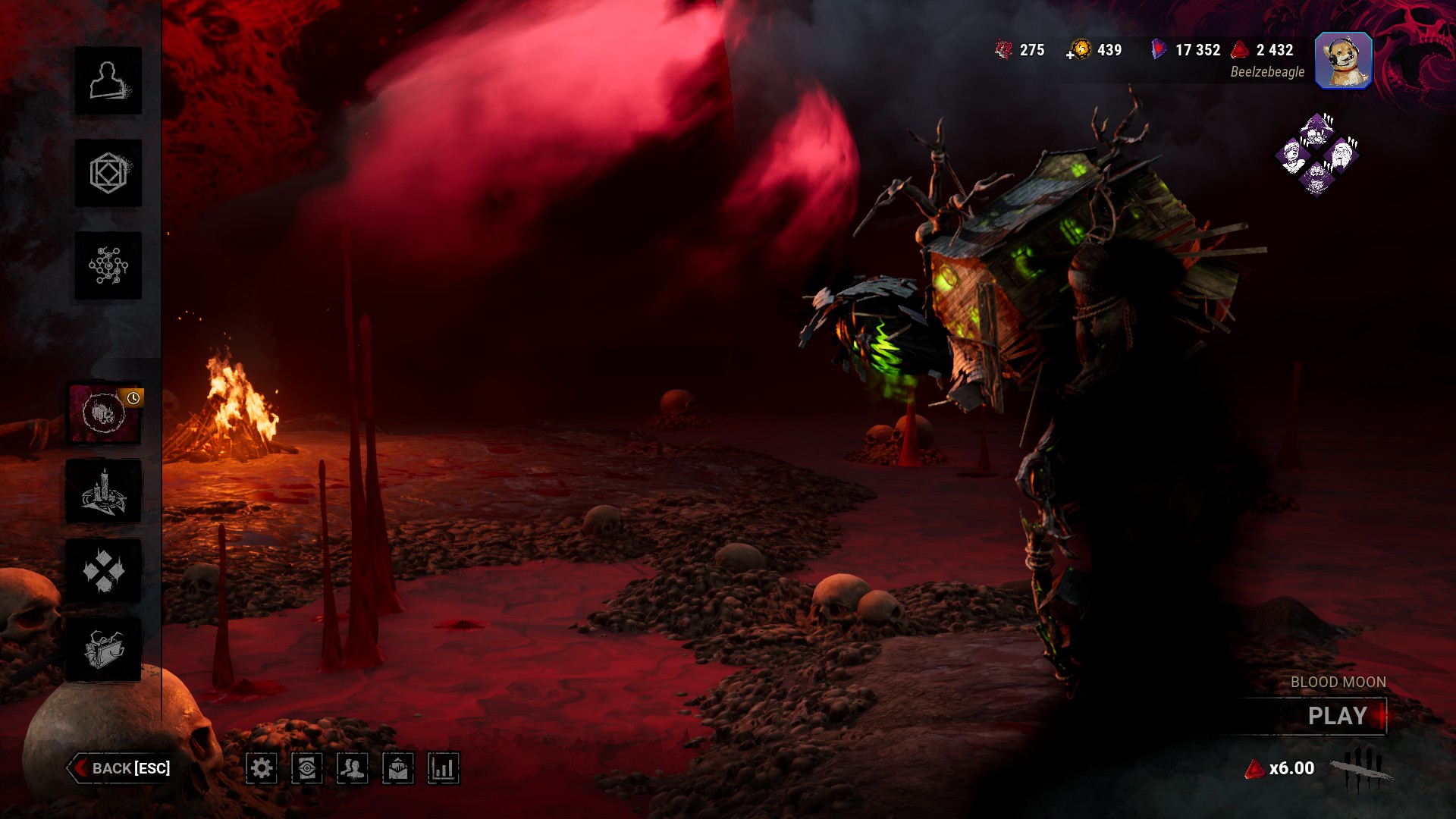Open the friends list icon

click(353, 768)
